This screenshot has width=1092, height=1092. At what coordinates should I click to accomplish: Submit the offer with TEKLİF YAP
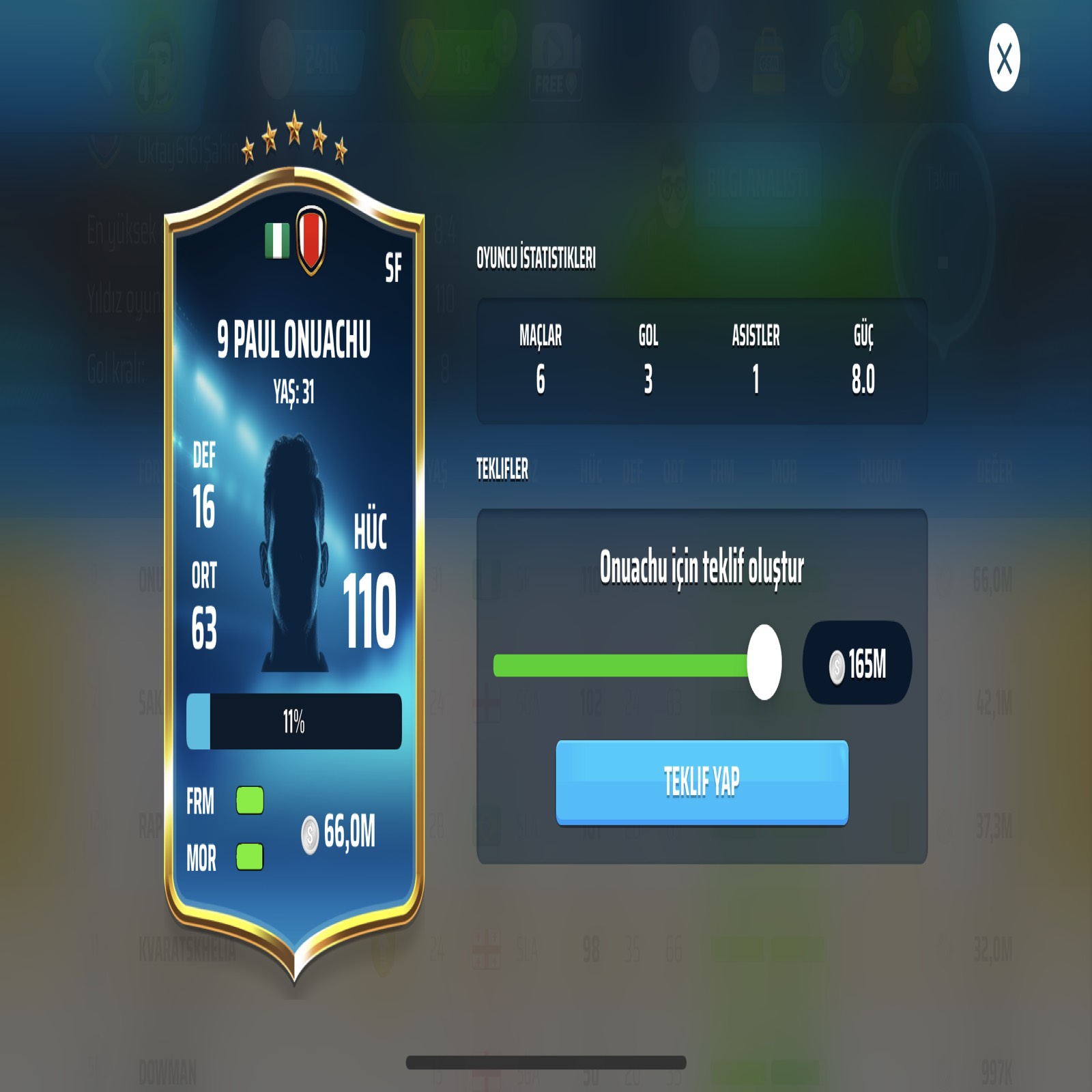click(702, 782)
